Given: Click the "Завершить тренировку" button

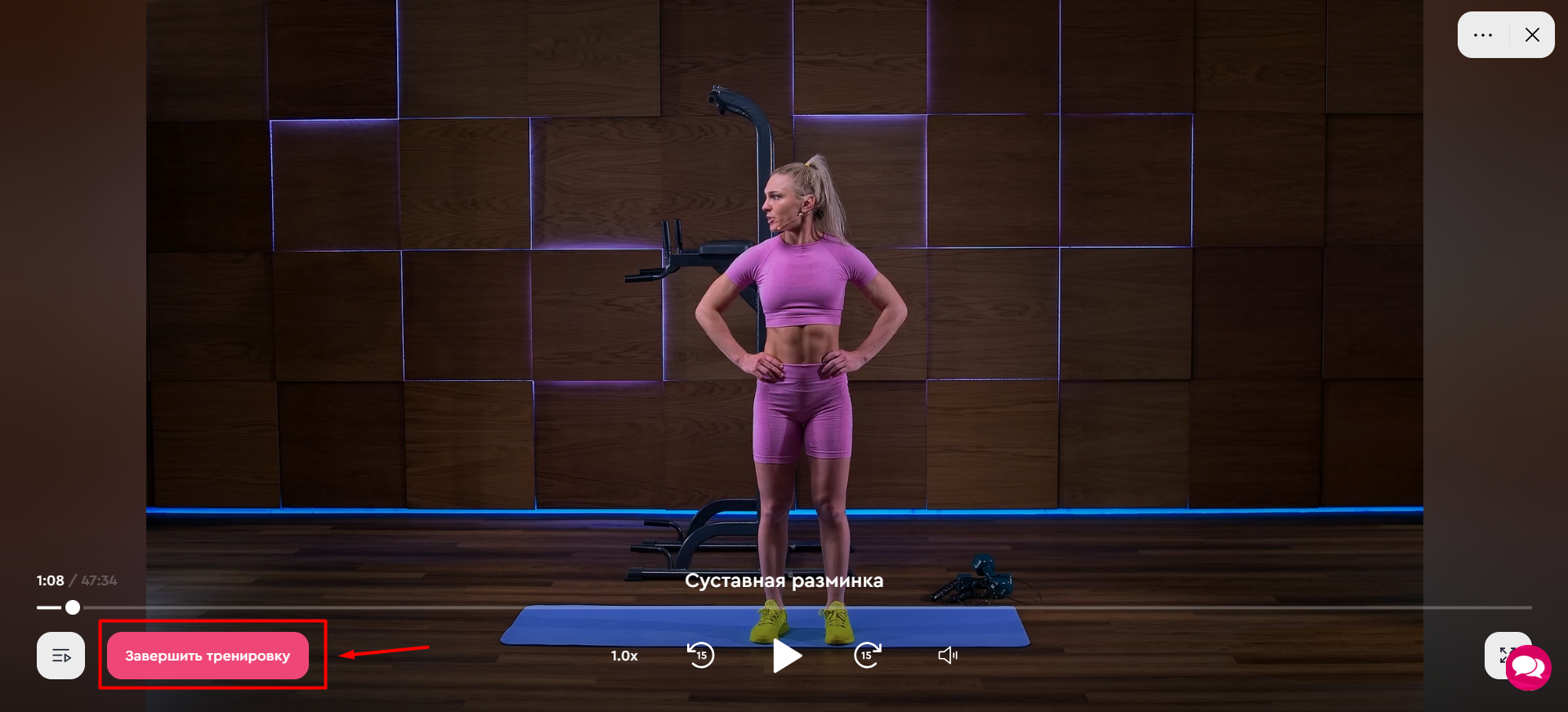Looking at the screenshot, I should tap(208, 656).
